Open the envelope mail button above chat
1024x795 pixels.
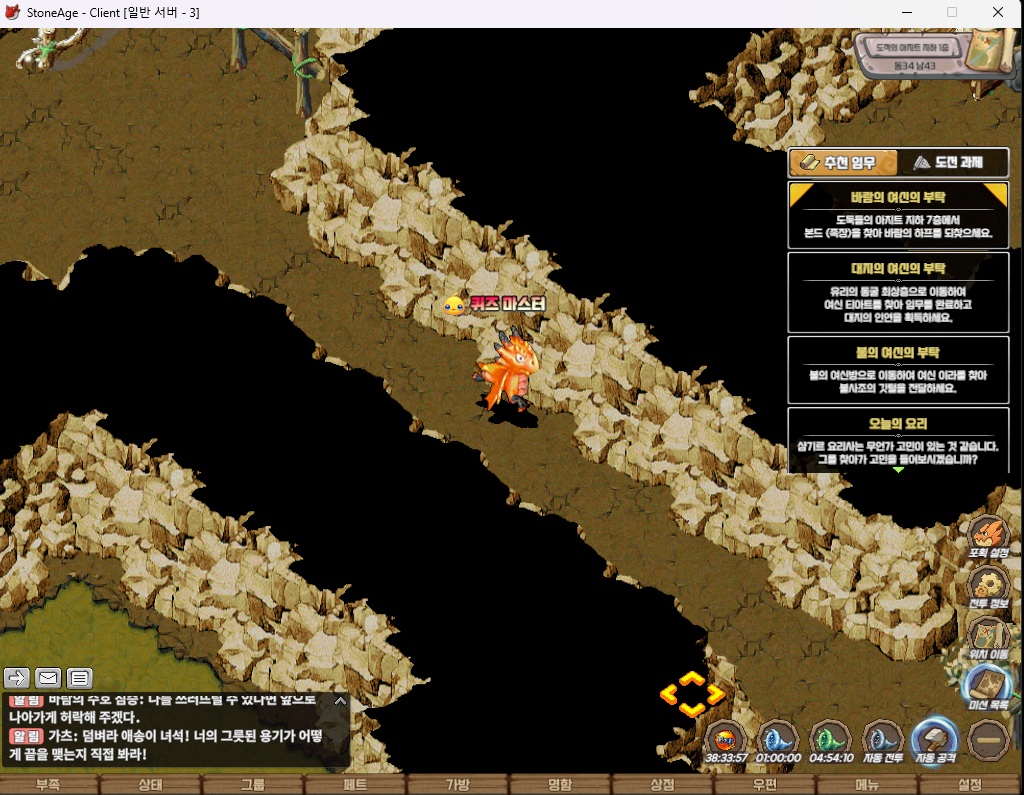tap(48, 678)
